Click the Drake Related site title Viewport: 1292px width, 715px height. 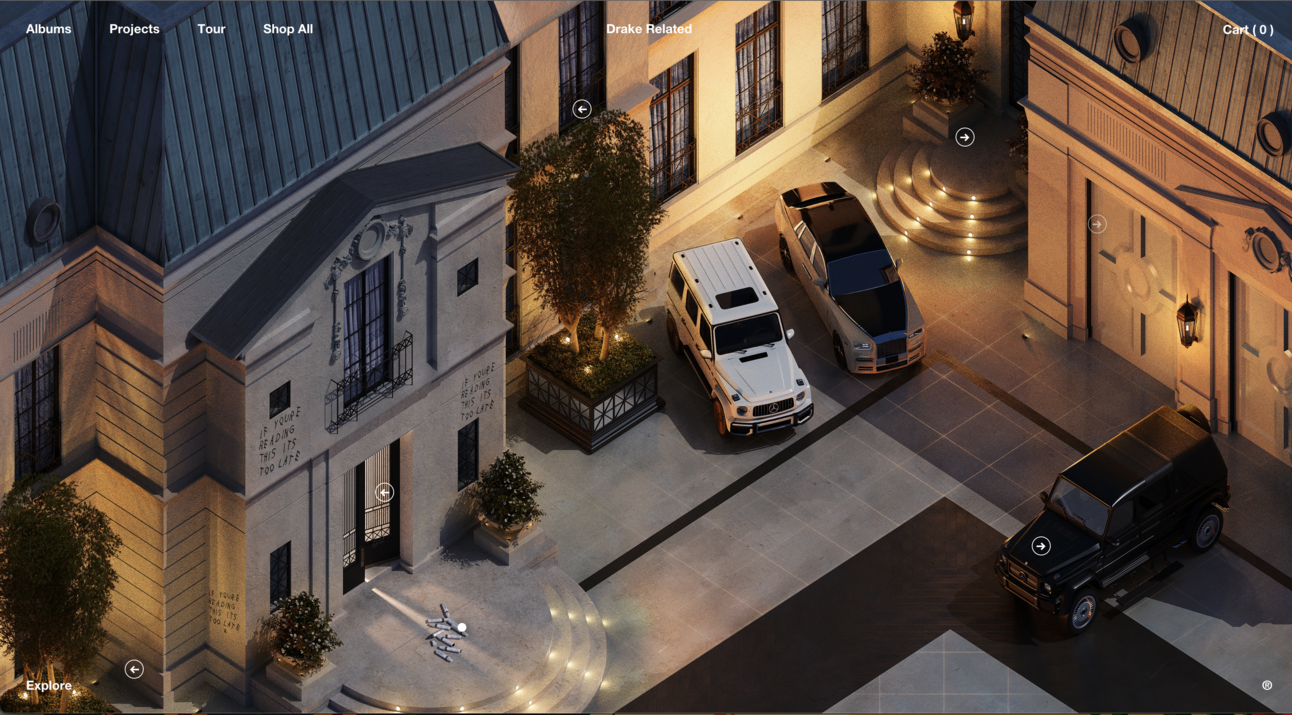[649, 29]
